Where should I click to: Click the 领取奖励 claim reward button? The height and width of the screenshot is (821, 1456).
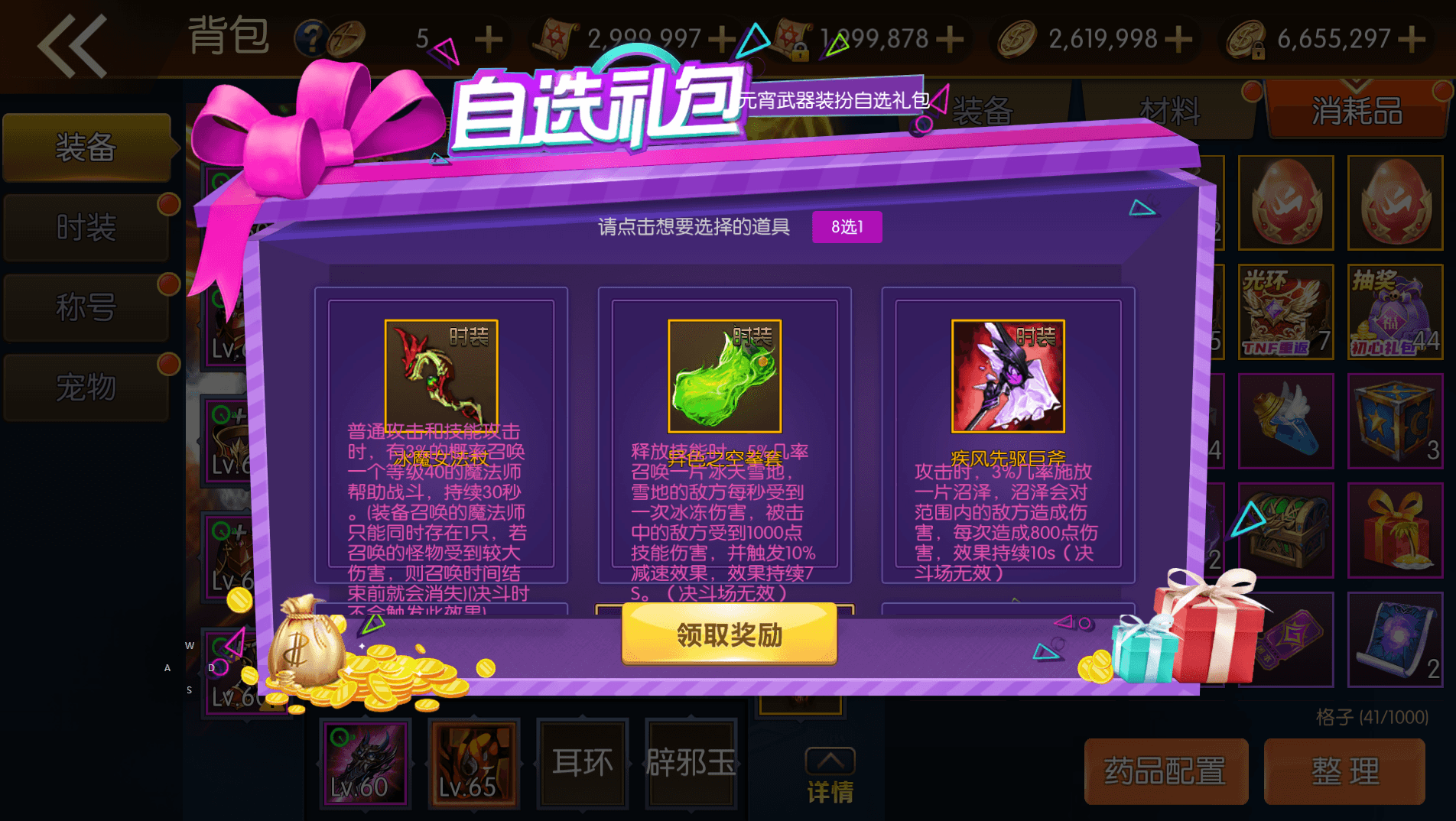727,636
